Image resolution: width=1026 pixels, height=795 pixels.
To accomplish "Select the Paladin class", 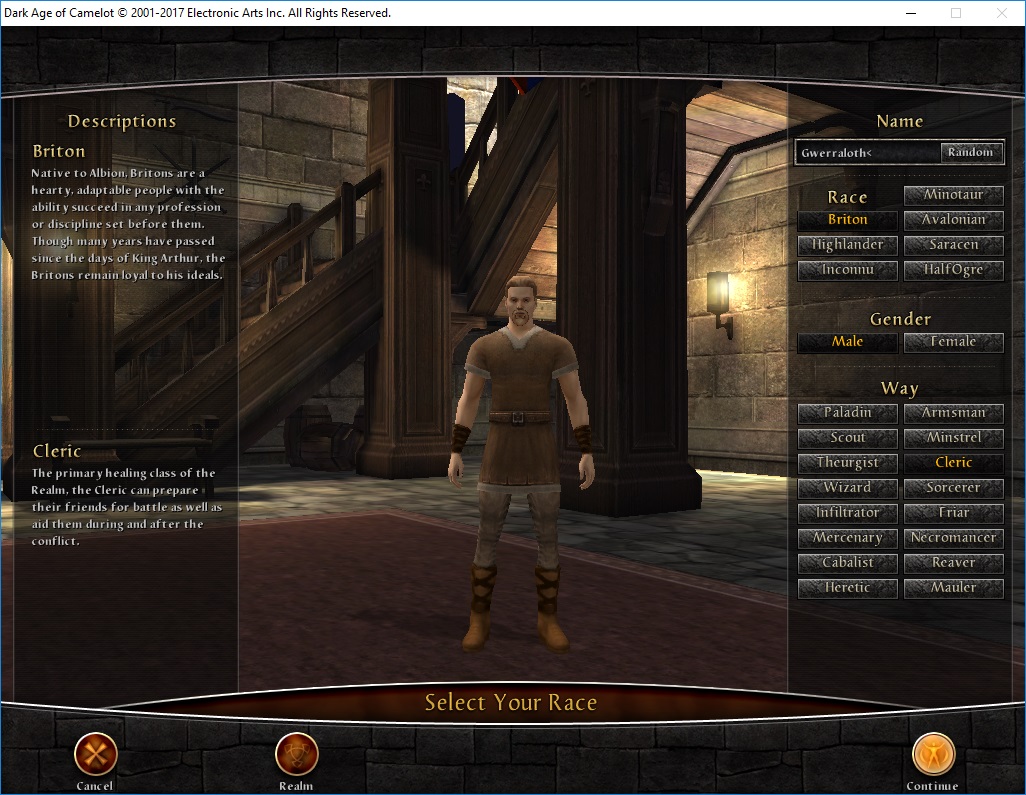I will tap(847, 413).
